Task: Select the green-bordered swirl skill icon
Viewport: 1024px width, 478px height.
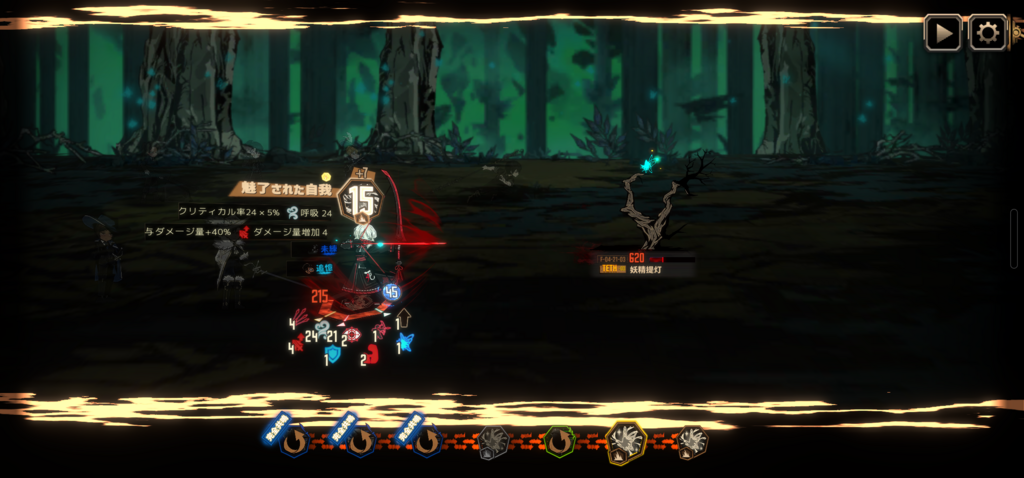Action: 559,441
